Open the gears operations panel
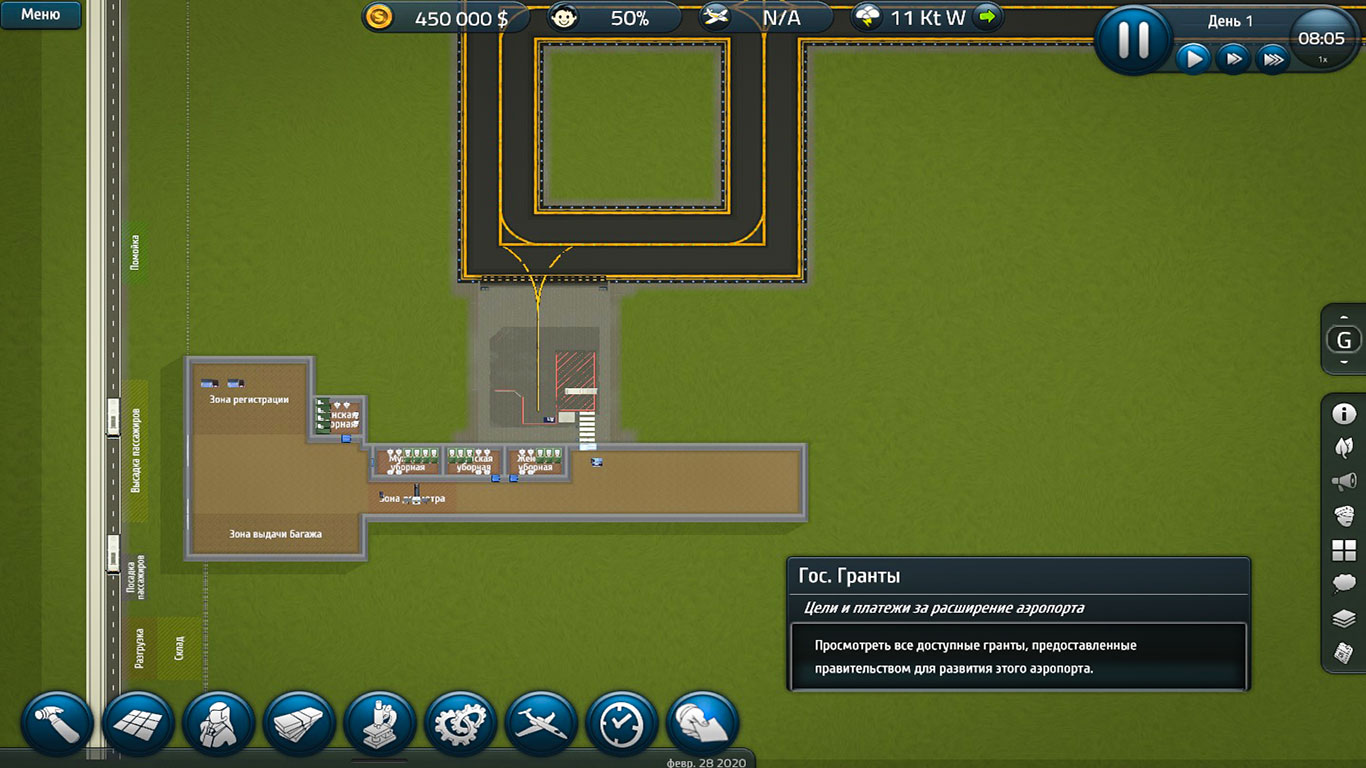Screen dimensions: 1366x768 point(461,724)
